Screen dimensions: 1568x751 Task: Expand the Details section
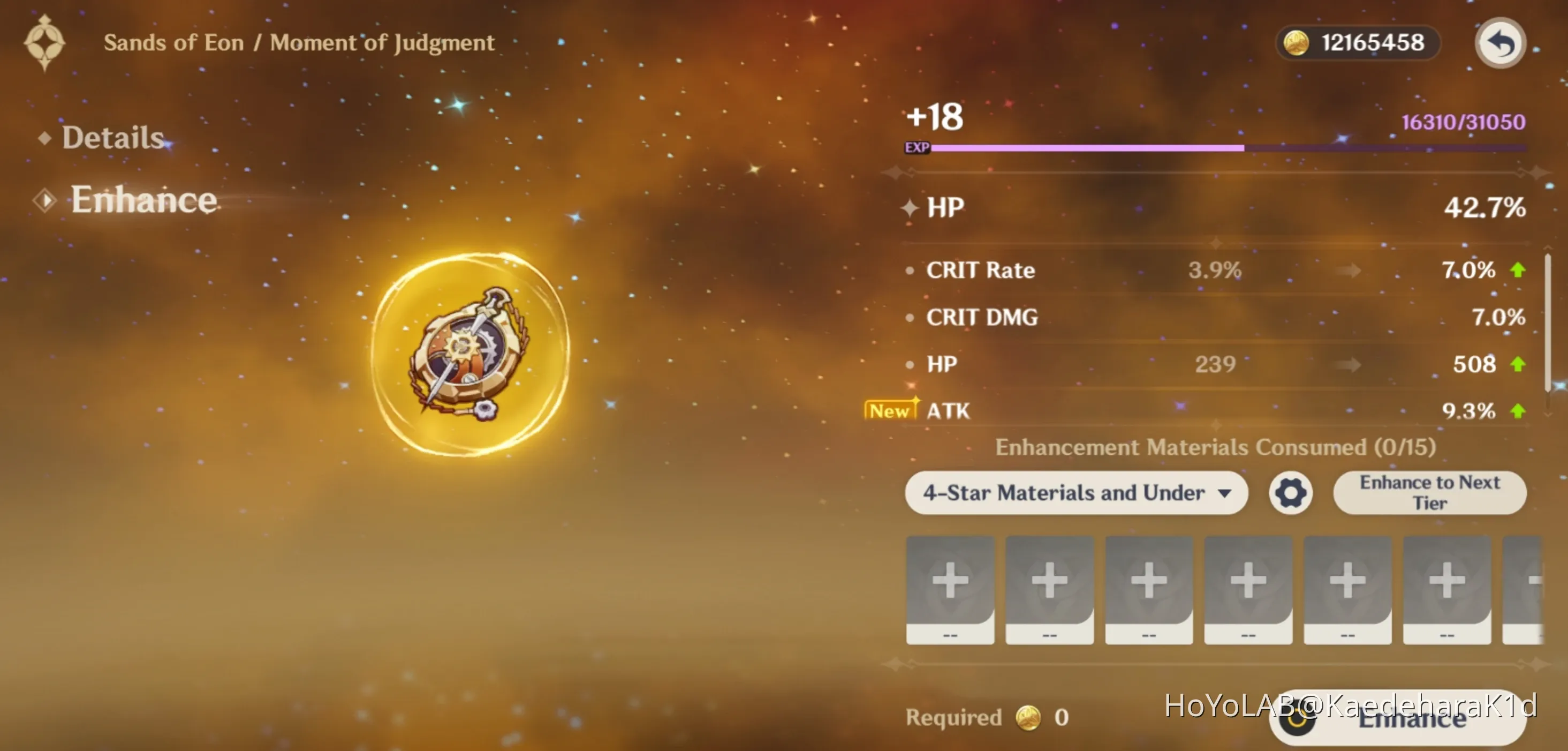tap(111, 138)
